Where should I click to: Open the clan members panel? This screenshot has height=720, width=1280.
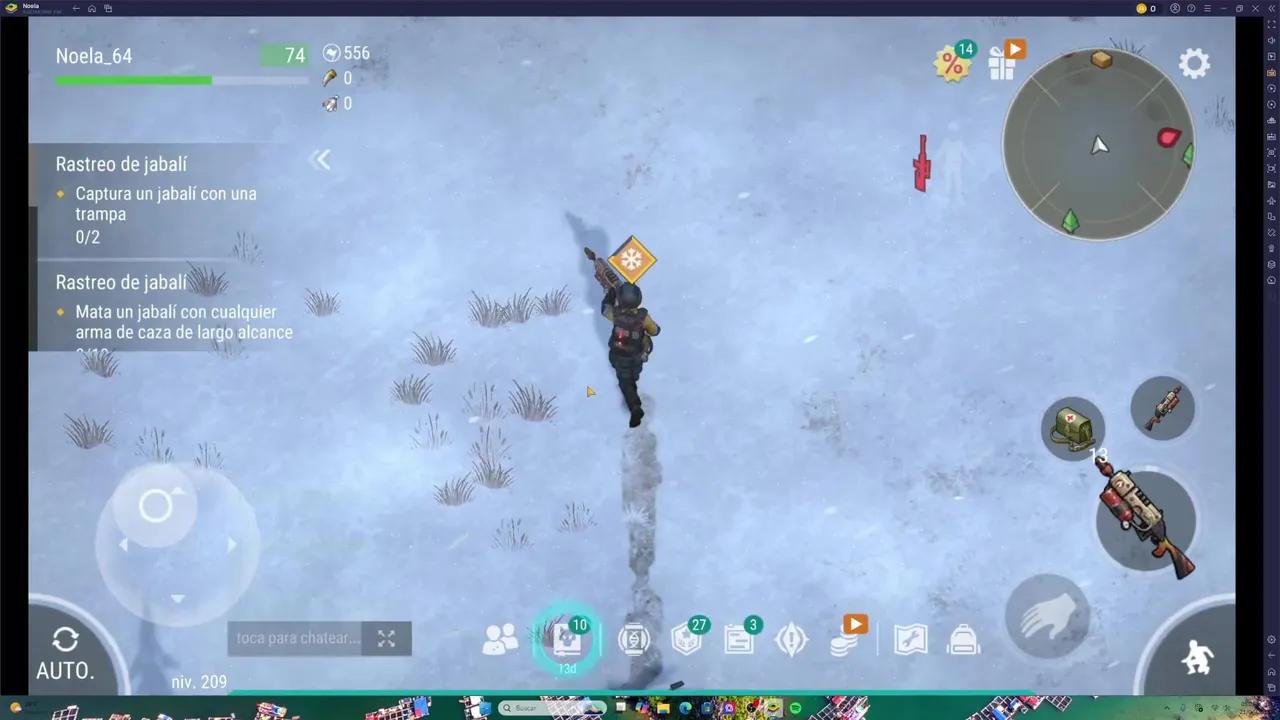[x=500, y=639]
